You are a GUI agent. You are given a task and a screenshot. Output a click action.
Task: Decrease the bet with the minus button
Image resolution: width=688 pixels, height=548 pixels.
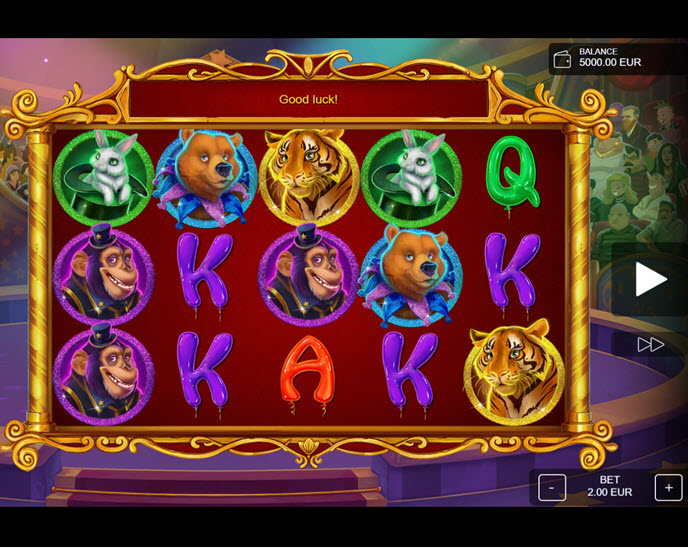coord(552,487)
